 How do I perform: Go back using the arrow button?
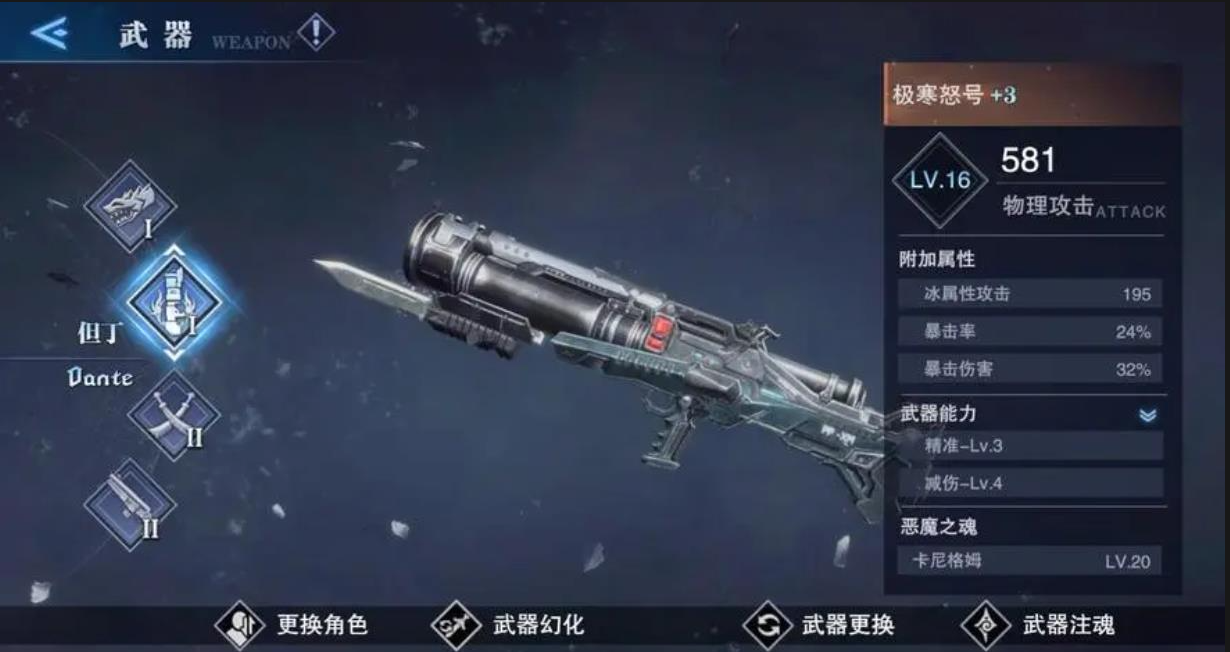click(x=48, y=33)
